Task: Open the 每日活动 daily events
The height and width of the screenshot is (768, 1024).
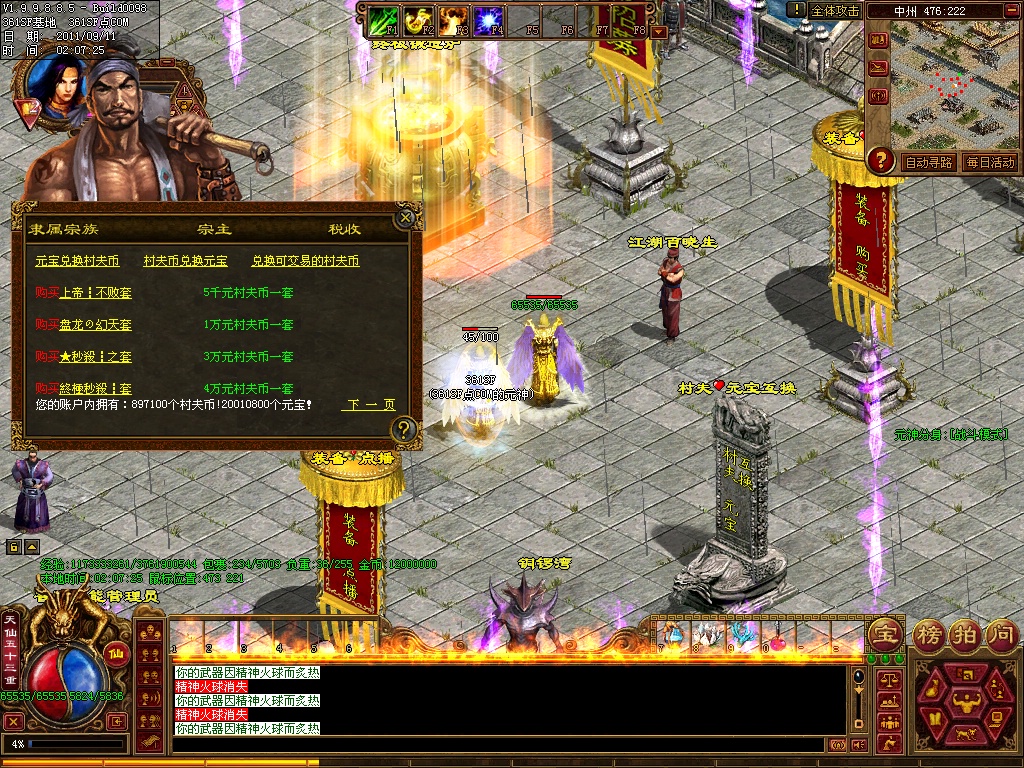Action: click(990, 162)
